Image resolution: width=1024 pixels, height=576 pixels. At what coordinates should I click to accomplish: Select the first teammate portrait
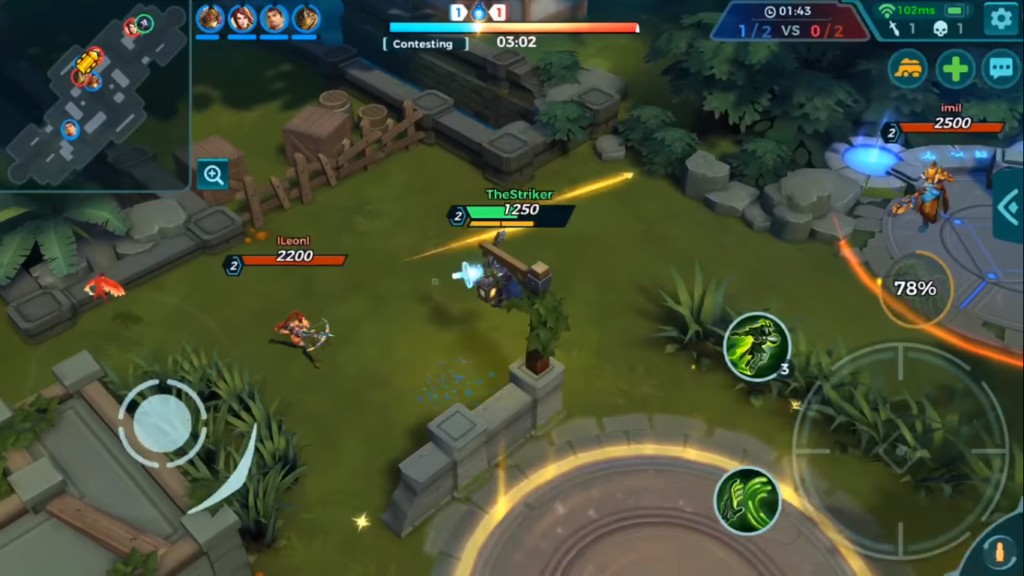210,18
